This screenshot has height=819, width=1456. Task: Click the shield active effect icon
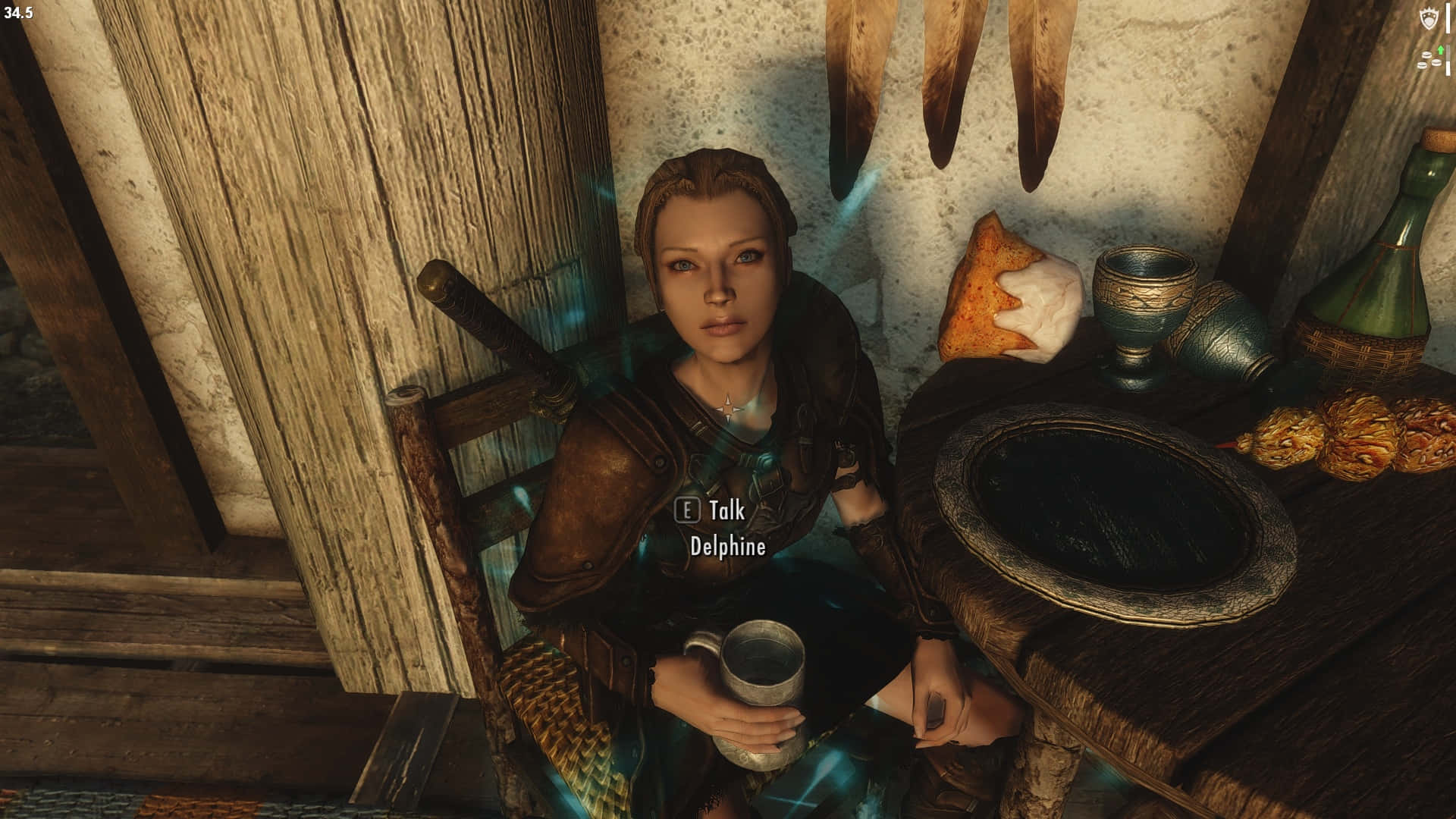(1430, 20)
